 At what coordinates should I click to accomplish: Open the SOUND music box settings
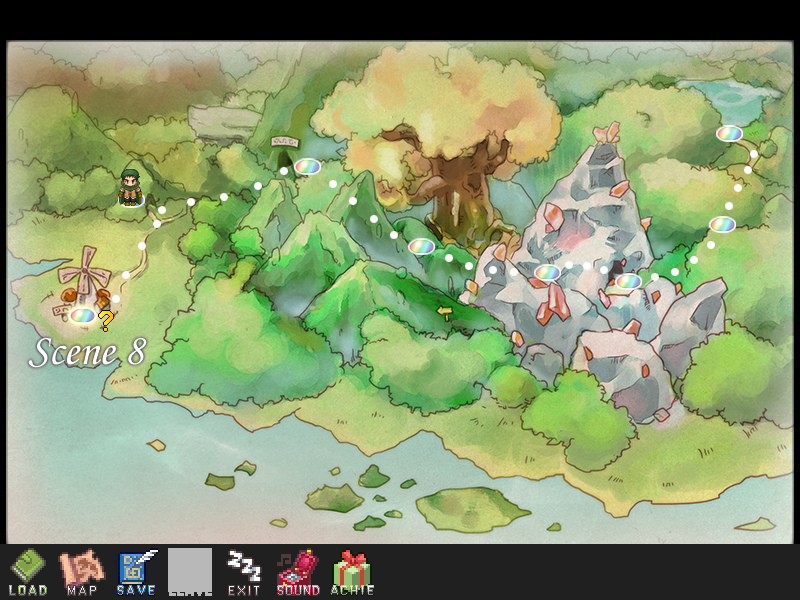297,571
